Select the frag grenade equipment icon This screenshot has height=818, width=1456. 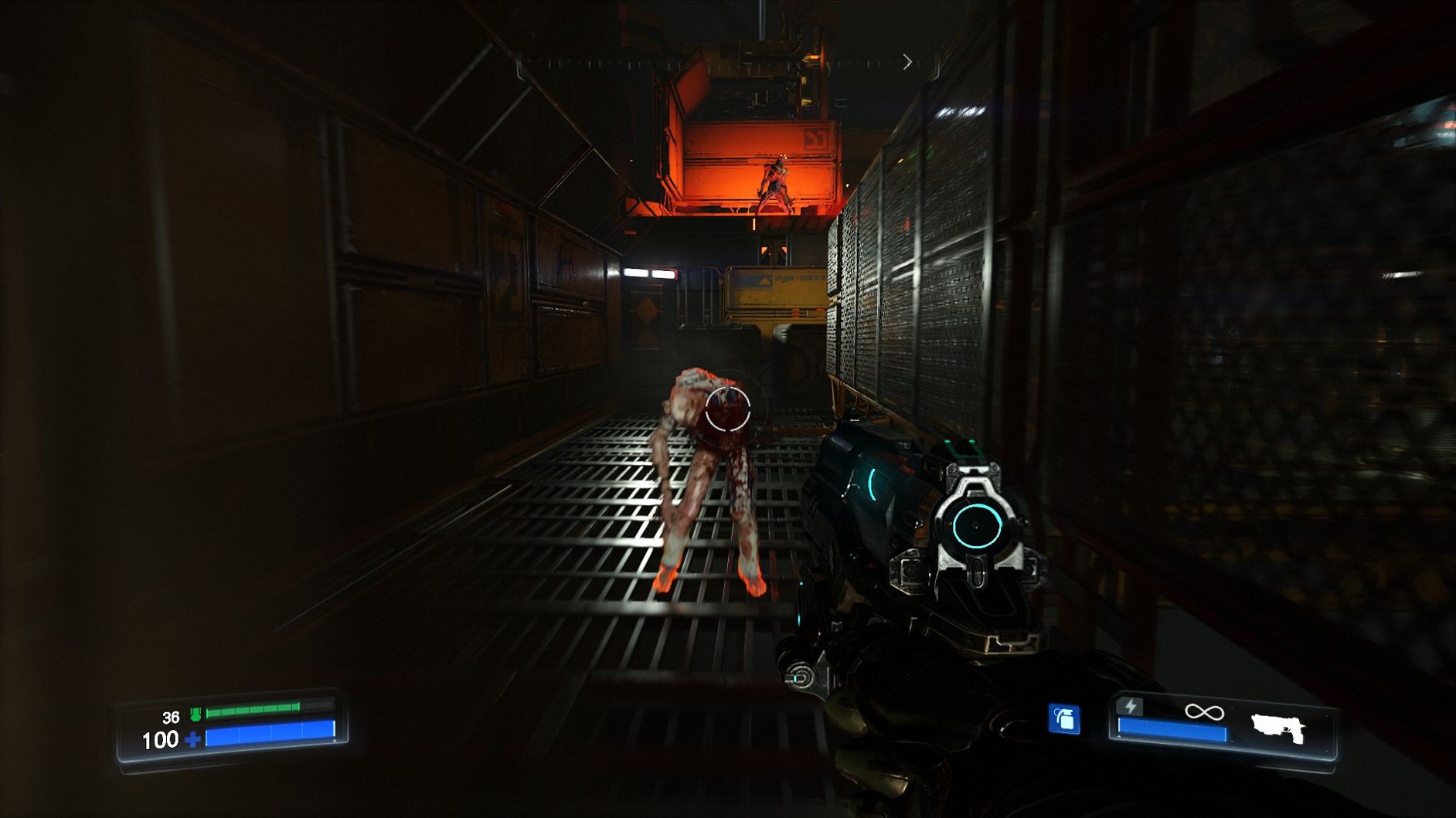[1063, 719]
